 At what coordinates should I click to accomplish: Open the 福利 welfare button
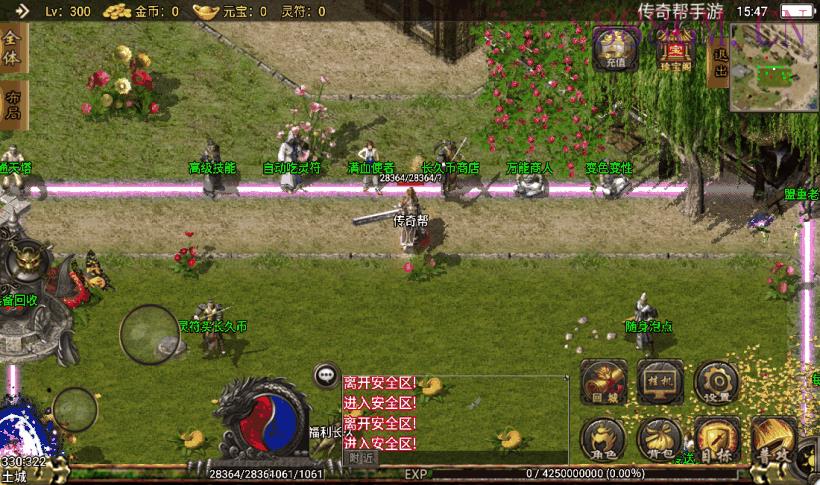[x=323, y=432]
